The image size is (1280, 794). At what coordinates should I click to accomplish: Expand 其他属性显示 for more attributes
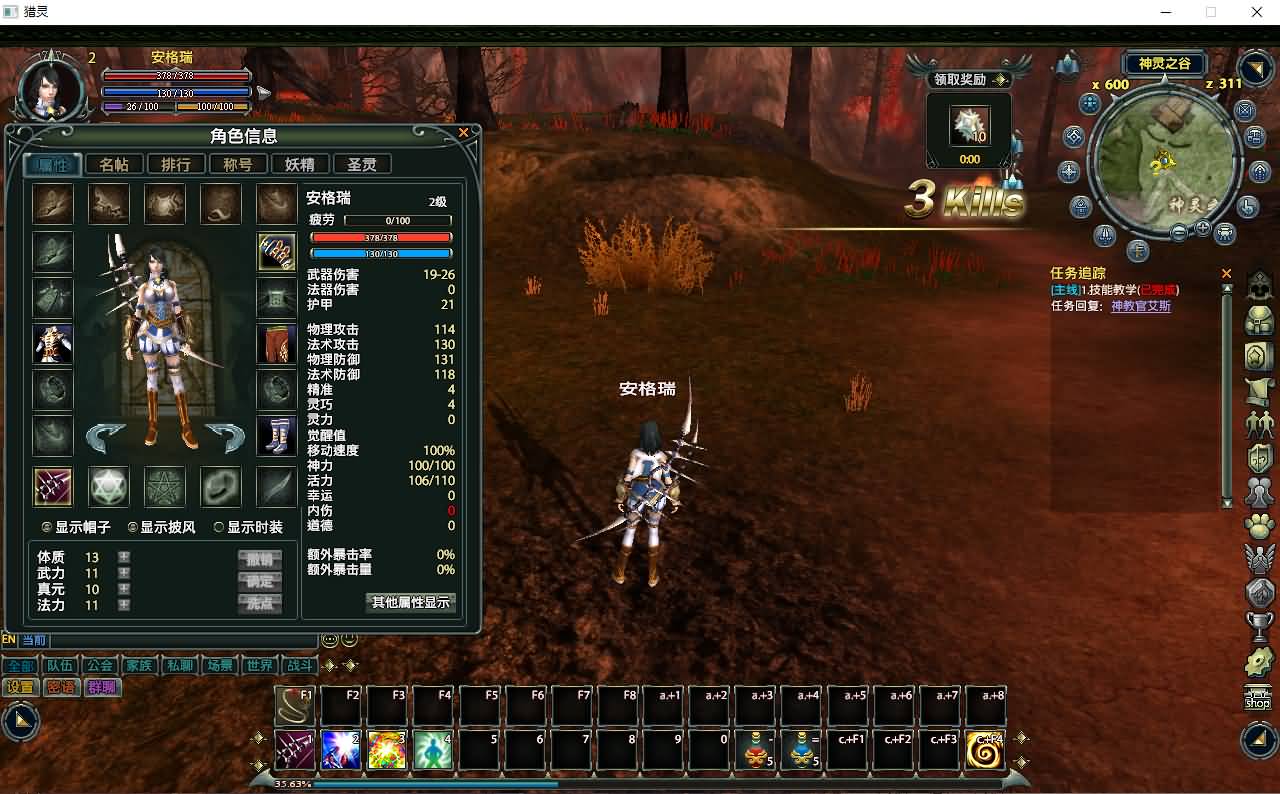coord(410,603)
